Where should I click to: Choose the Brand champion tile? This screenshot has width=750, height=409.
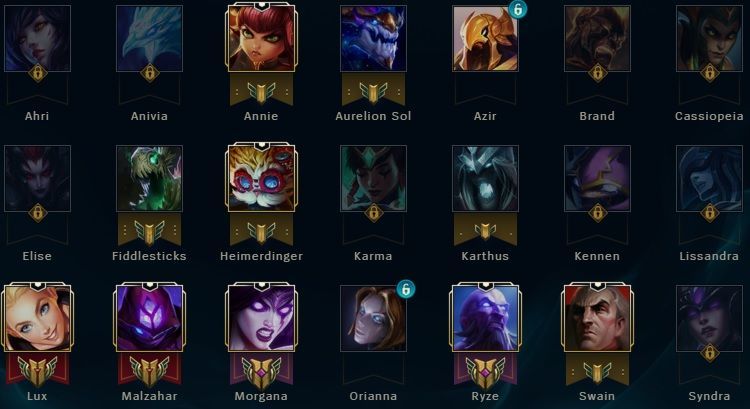pyautogui.click(x=597, y=38)
